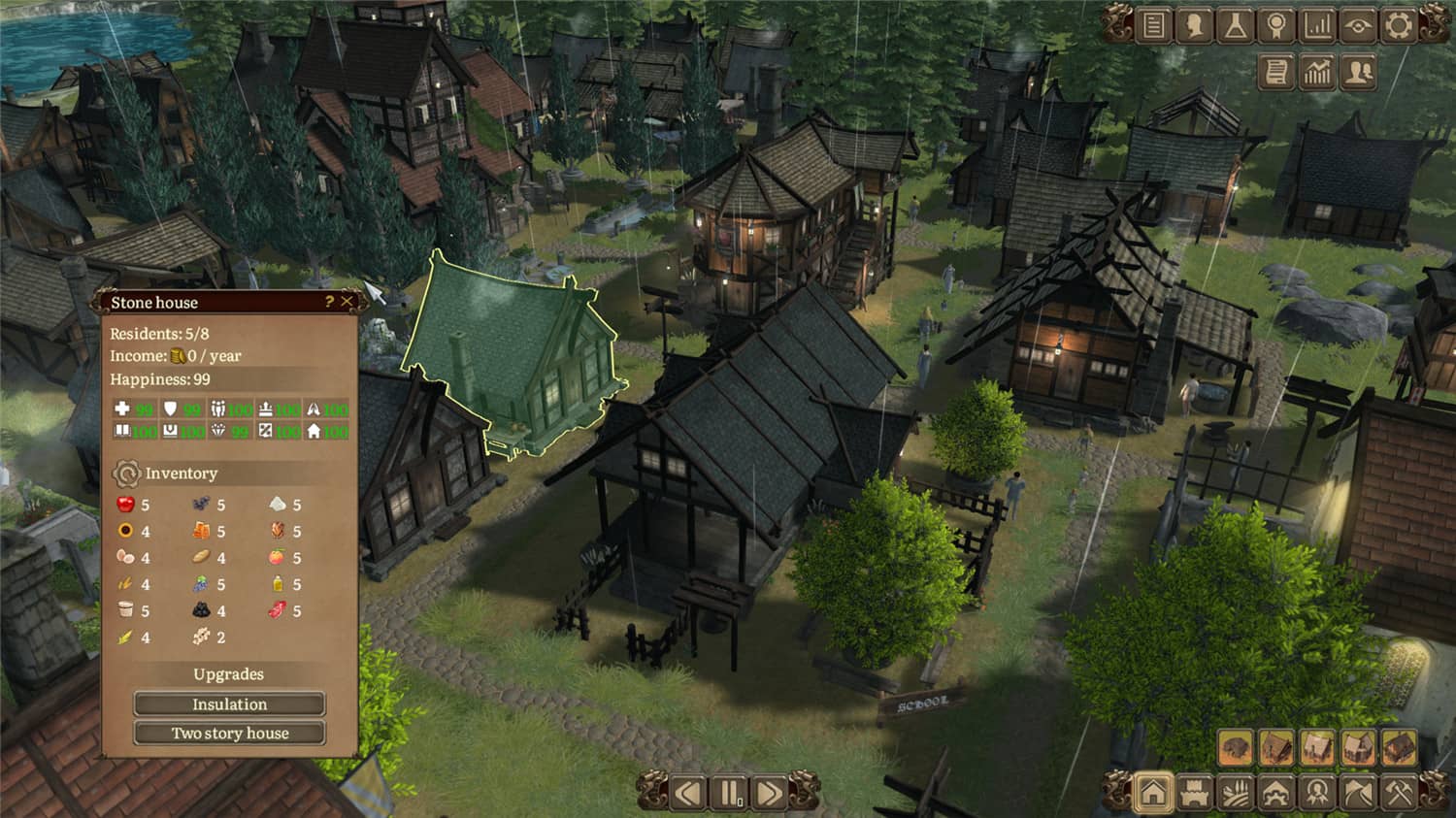1456x818 pixels.
Task: Open the statistics bar chart panel
Action: [1317, 24]
